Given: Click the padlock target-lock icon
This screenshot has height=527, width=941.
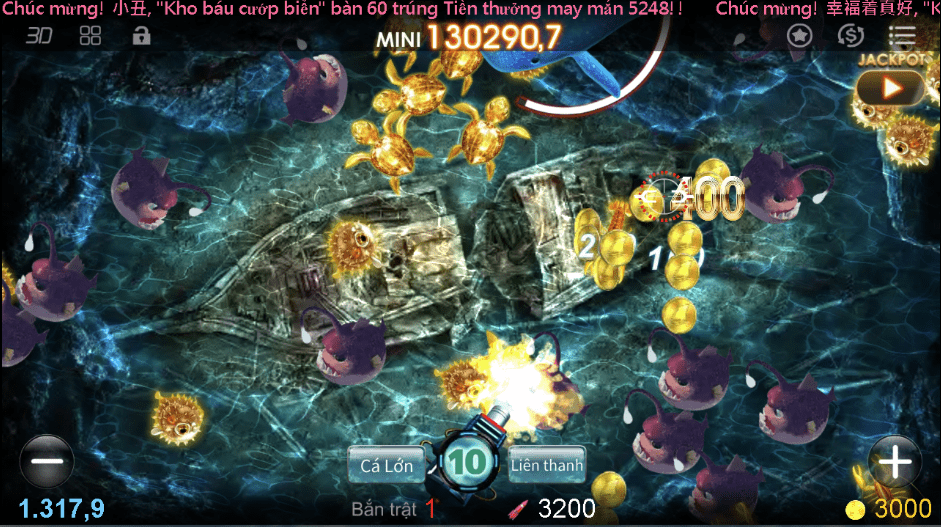Looking at the screenshot, I should (x=142, y=36).
